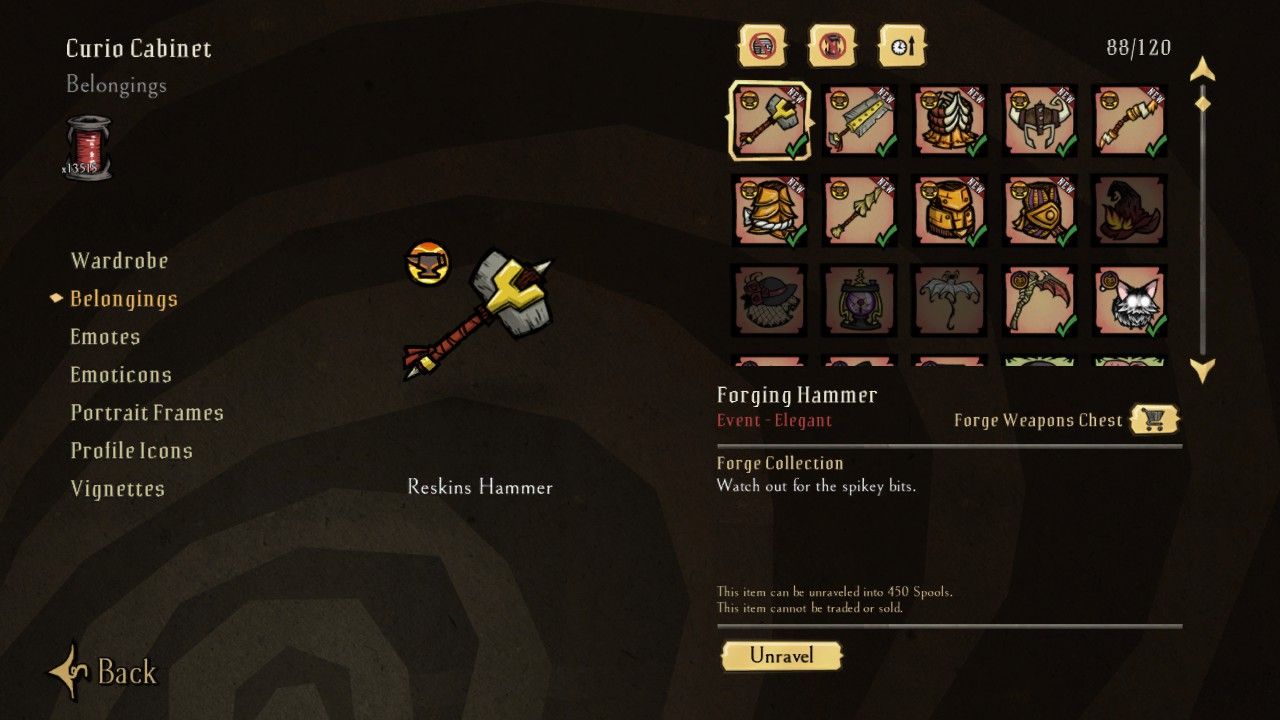Switch to the Emoticons section

tap(121, 375)
